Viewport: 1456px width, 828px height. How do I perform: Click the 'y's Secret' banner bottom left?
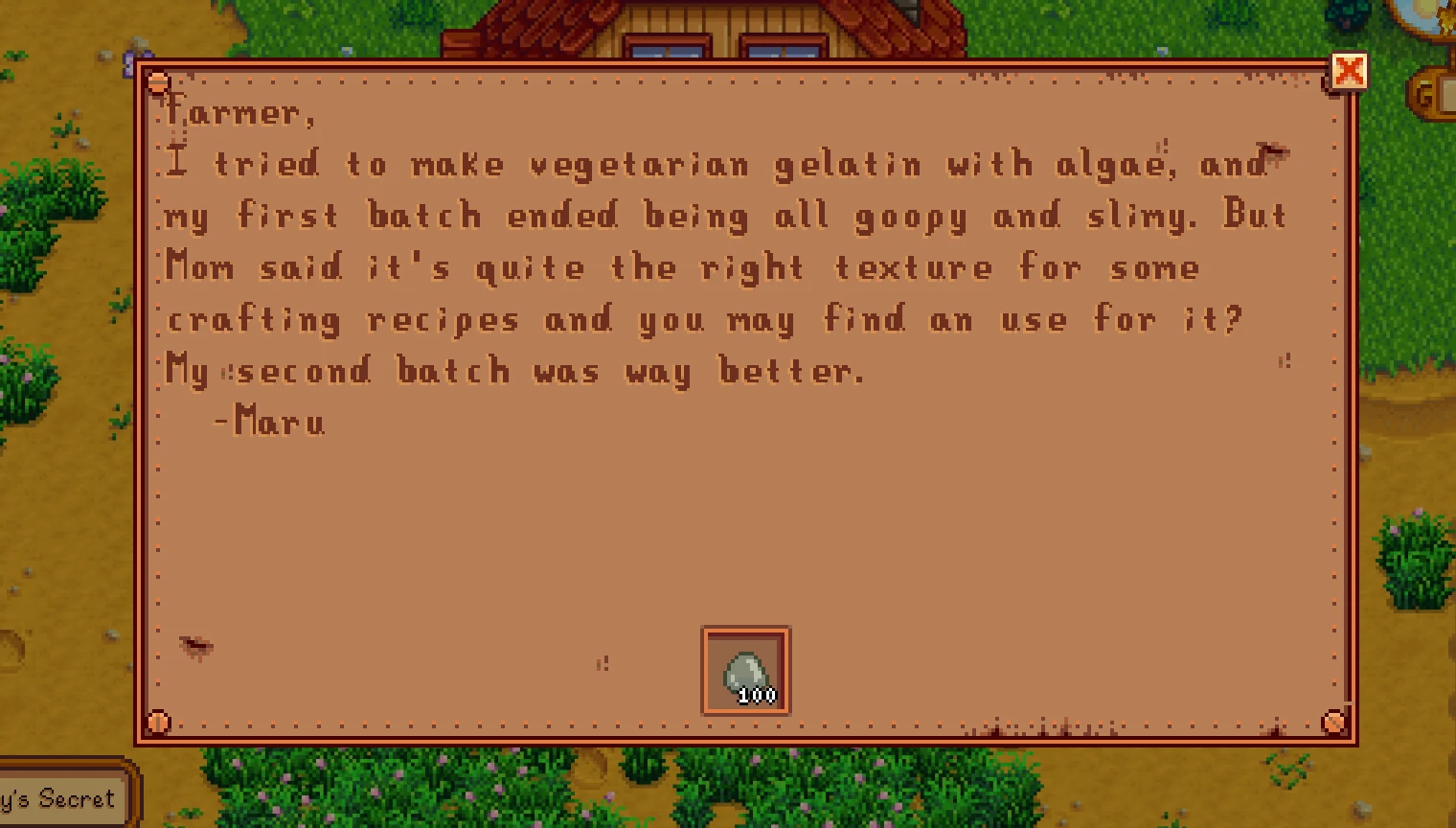tap(59, 798)
